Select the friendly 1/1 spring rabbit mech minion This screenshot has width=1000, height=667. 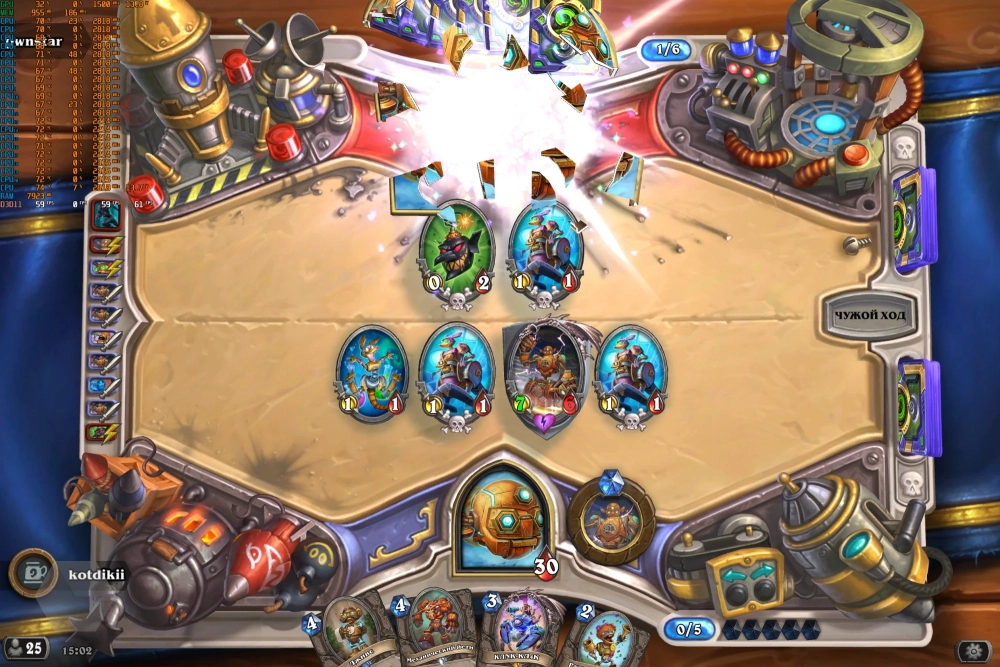point(370,372)
